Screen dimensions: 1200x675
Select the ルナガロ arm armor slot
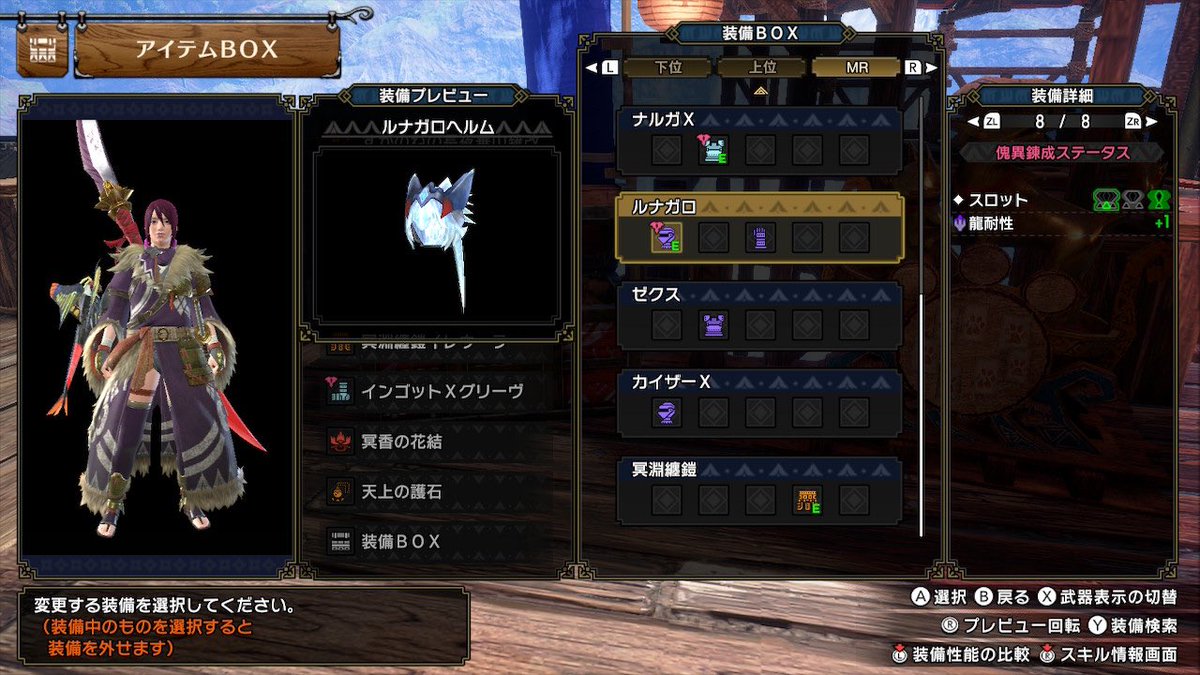760,237
